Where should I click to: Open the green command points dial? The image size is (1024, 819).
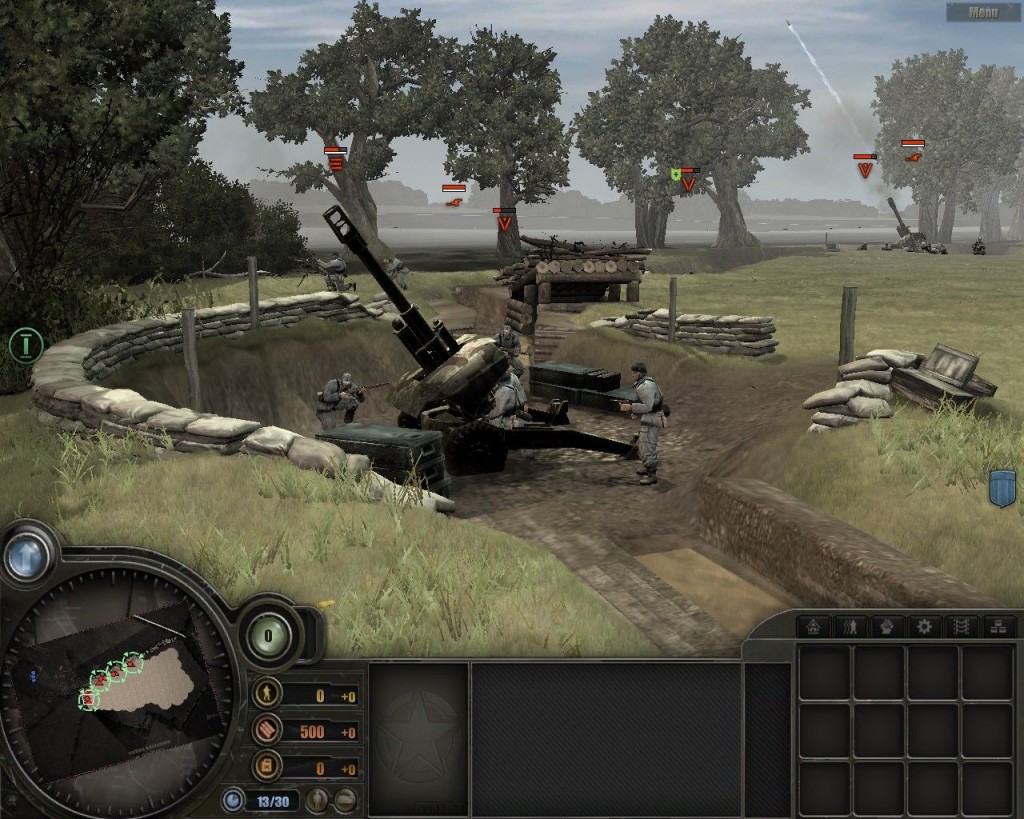pyautogui.click(x=268, y=633)
